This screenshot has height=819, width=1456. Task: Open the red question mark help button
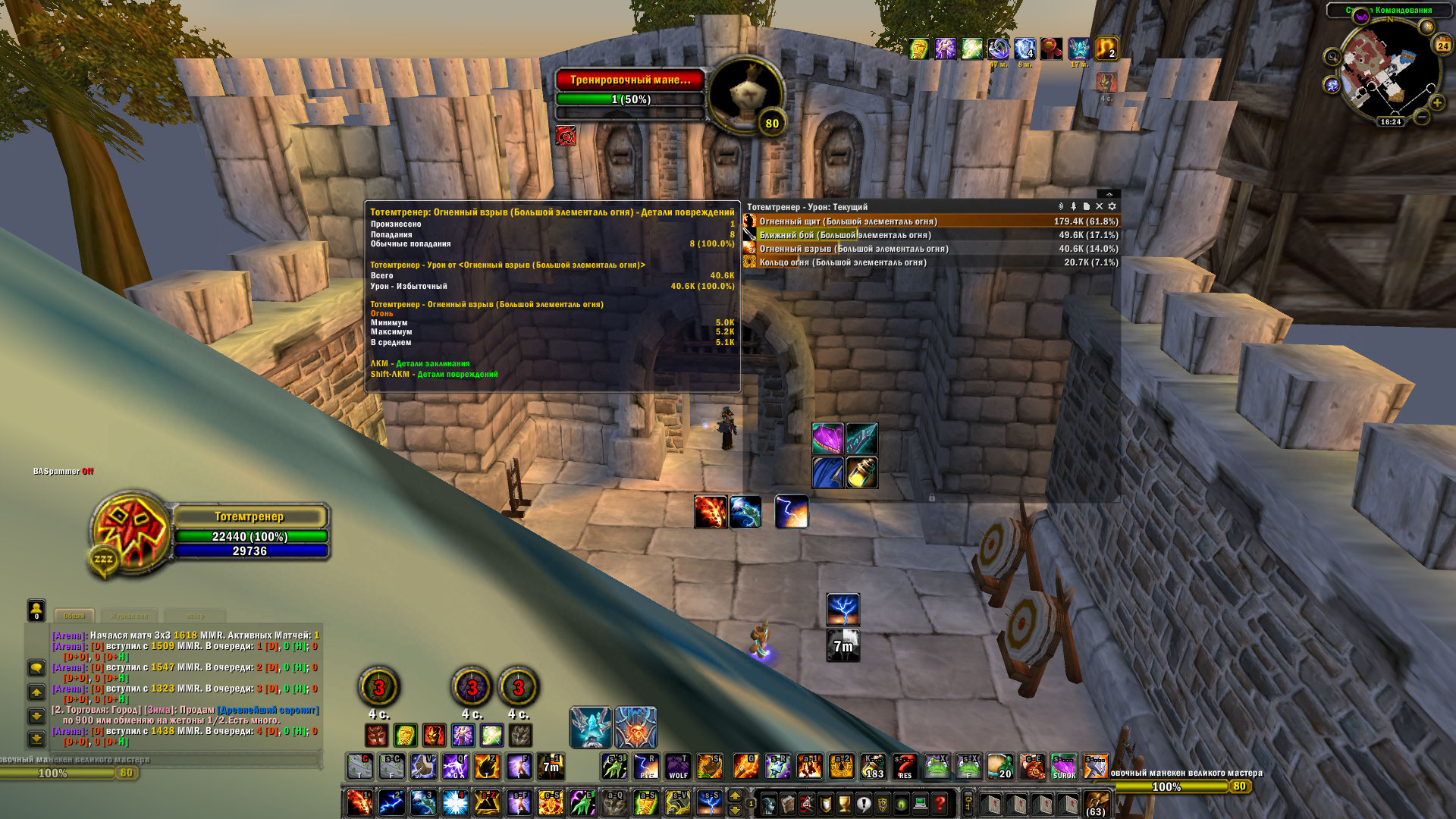(x=940, y=803)
